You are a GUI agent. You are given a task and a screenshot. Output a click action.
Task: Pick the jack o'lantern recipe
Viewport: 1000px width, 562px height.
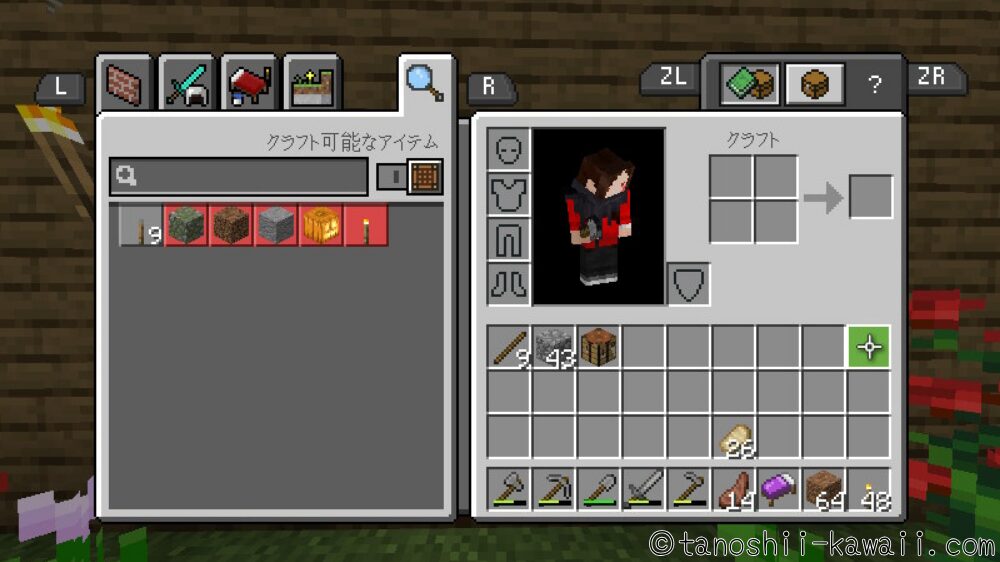(322, 227)
